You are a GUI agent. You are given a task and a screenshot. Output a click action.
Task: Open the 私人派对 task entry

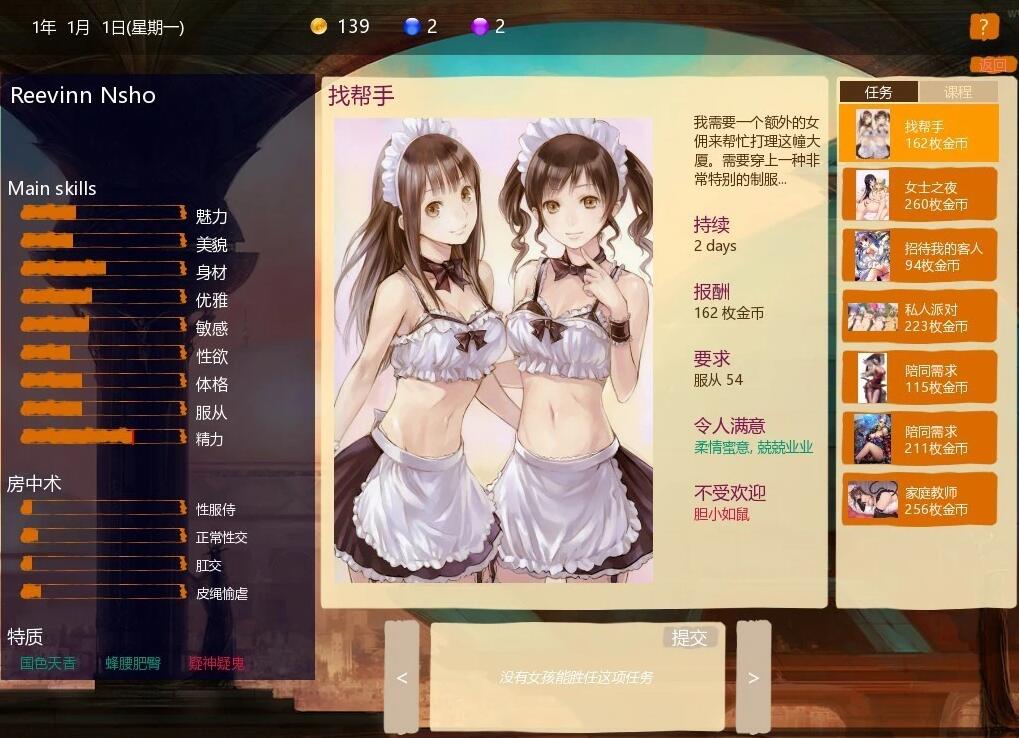(919, 317)
